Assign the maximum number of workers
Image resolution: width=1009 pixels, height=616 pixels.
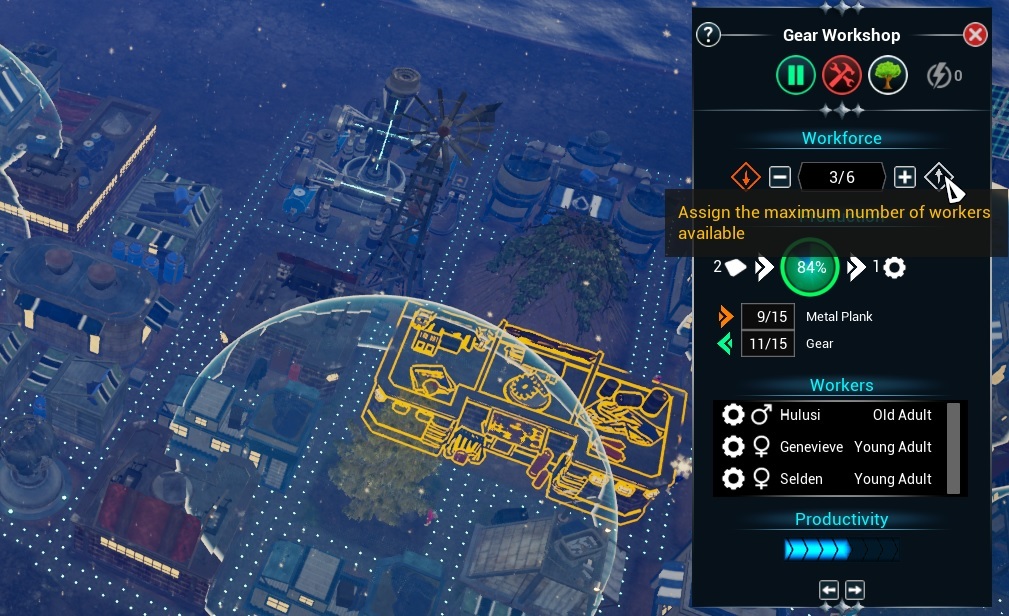pos(938,177)
